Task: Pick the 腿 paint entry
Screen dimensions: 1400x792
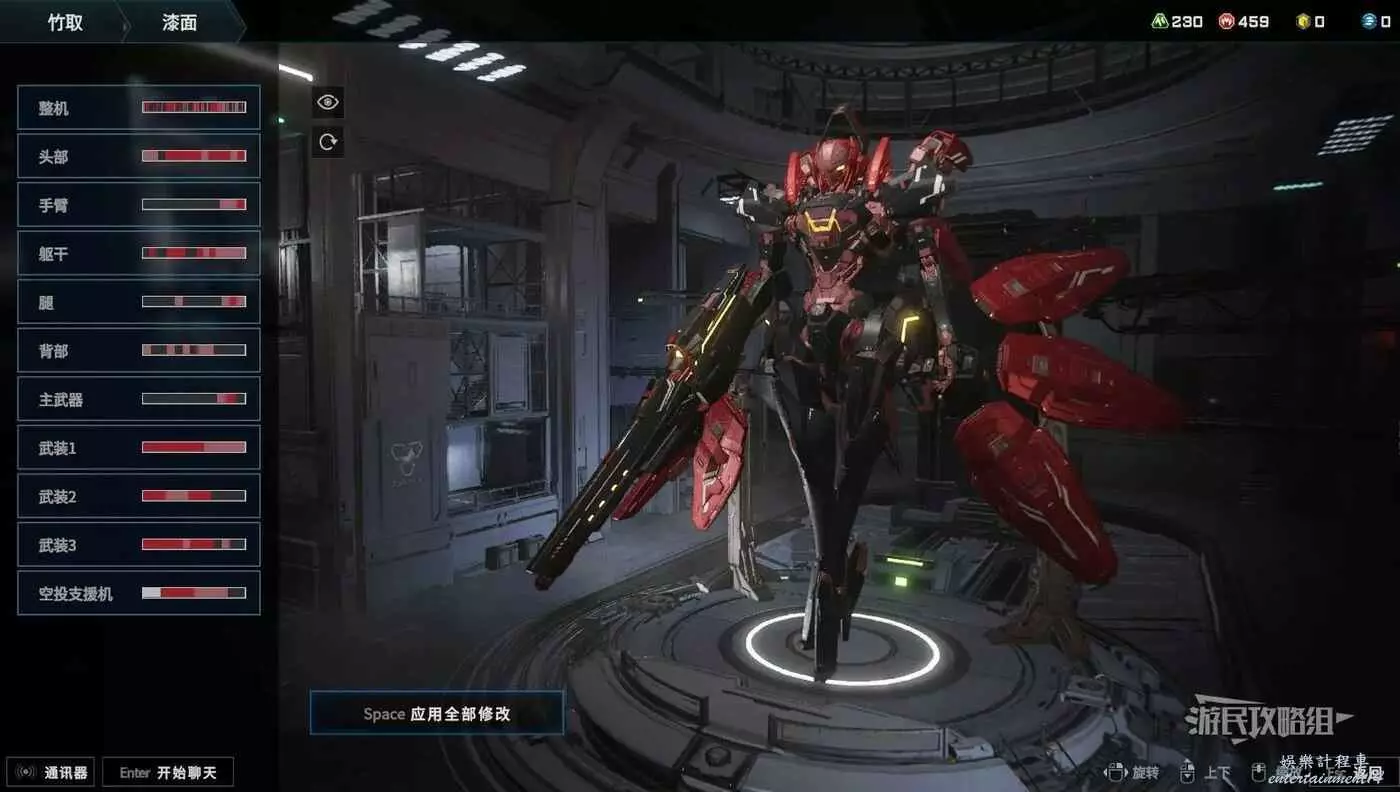Action: [138, 302]
